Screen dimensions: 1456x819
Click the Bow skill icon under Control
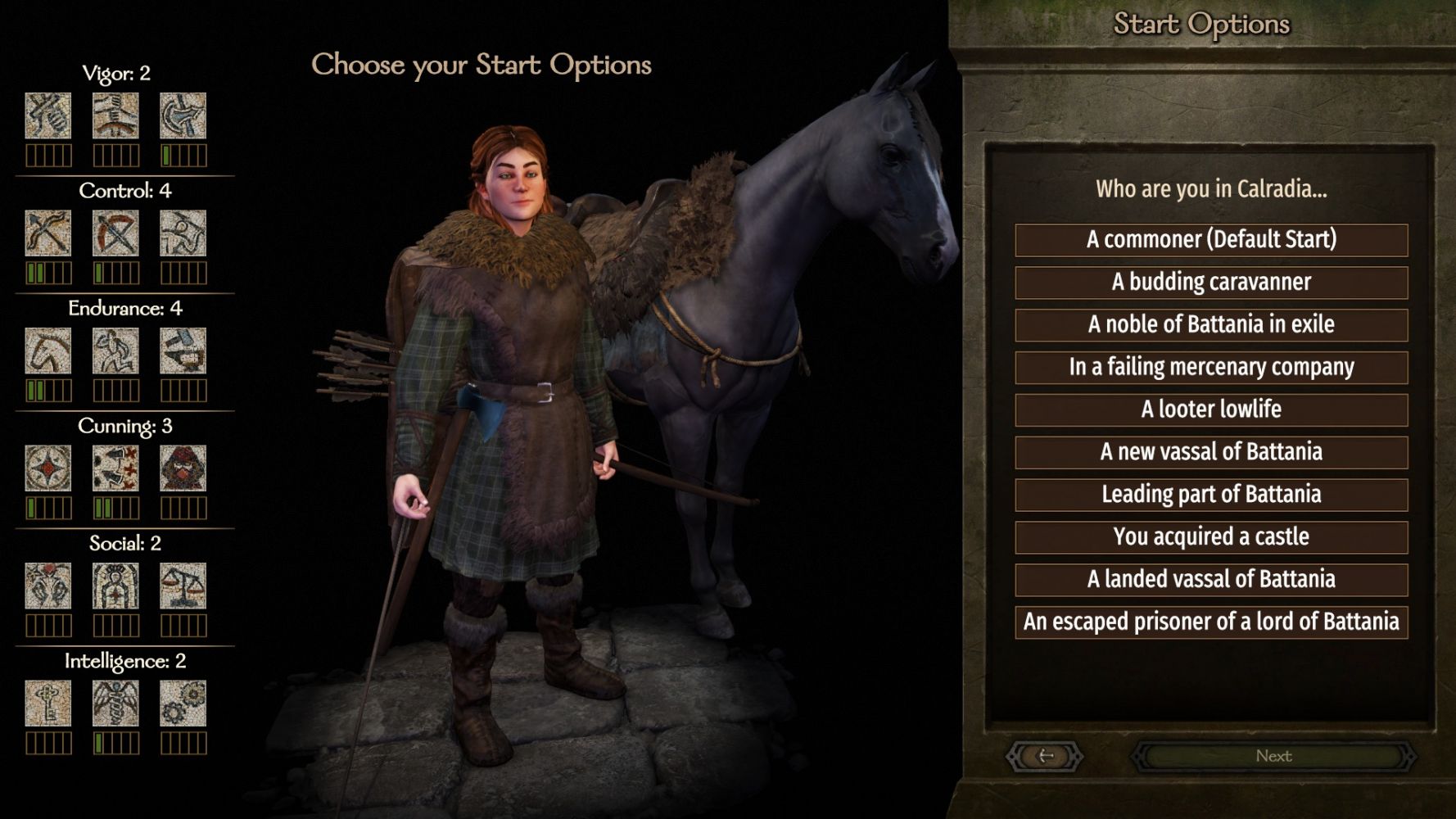(x=48, y=233)
